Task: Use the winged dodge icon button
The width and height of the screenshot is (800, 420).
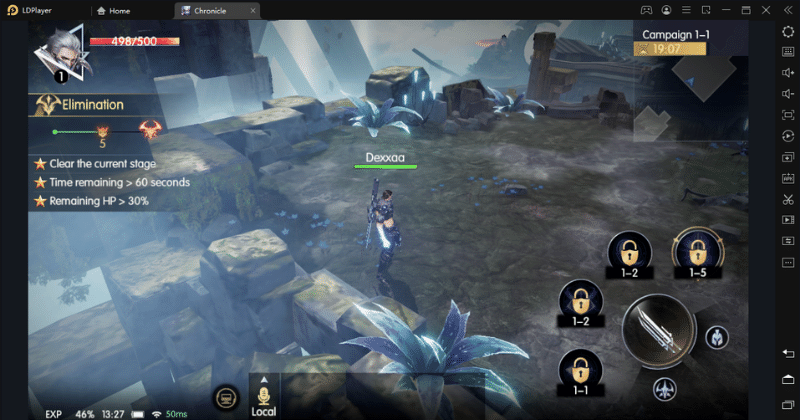Action: pyautogui.click(x=662, y=387)
